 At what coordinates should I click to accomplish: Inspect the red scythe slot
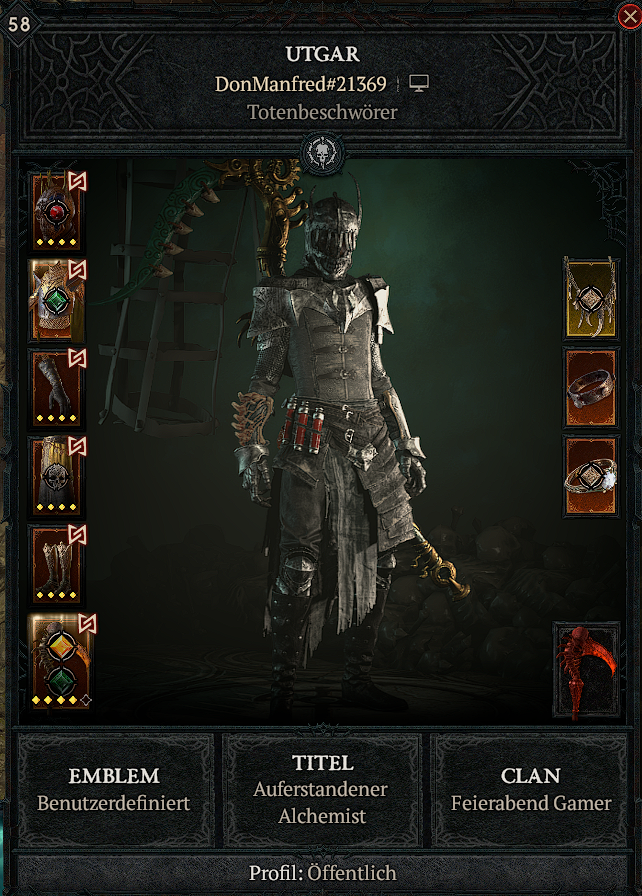click(586, 669)
